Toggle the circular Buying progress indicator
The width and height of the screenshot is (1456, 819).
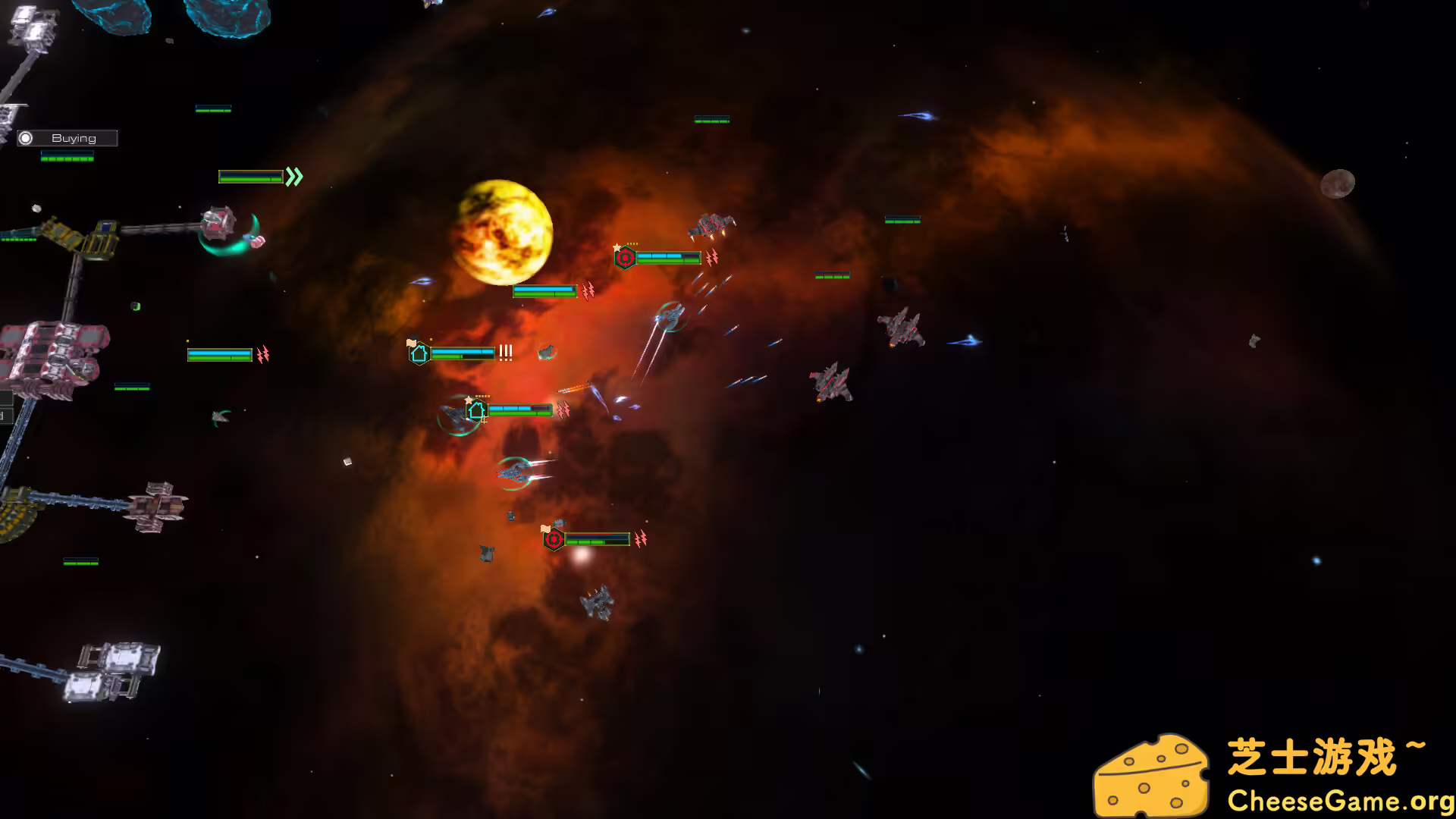click(27, 137)
